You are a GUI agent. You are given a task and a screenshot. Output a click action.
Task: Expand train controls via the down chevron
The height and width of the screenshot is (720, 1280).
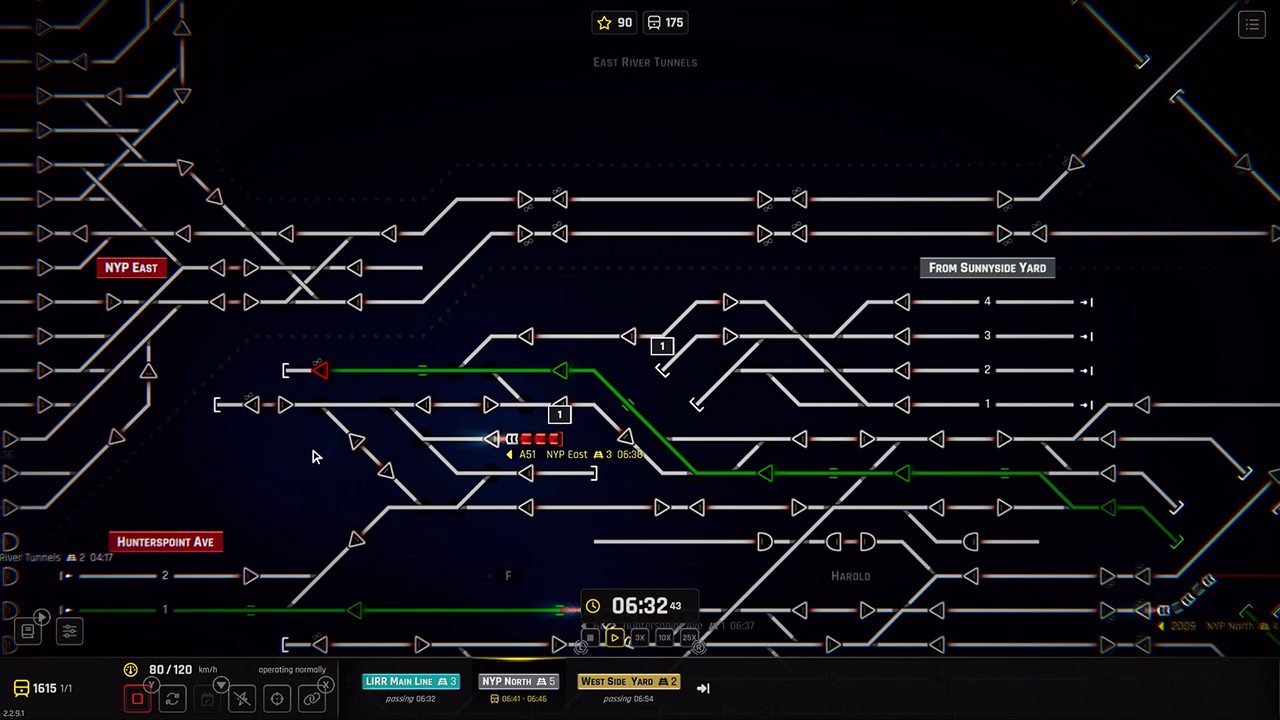point(220,685)
